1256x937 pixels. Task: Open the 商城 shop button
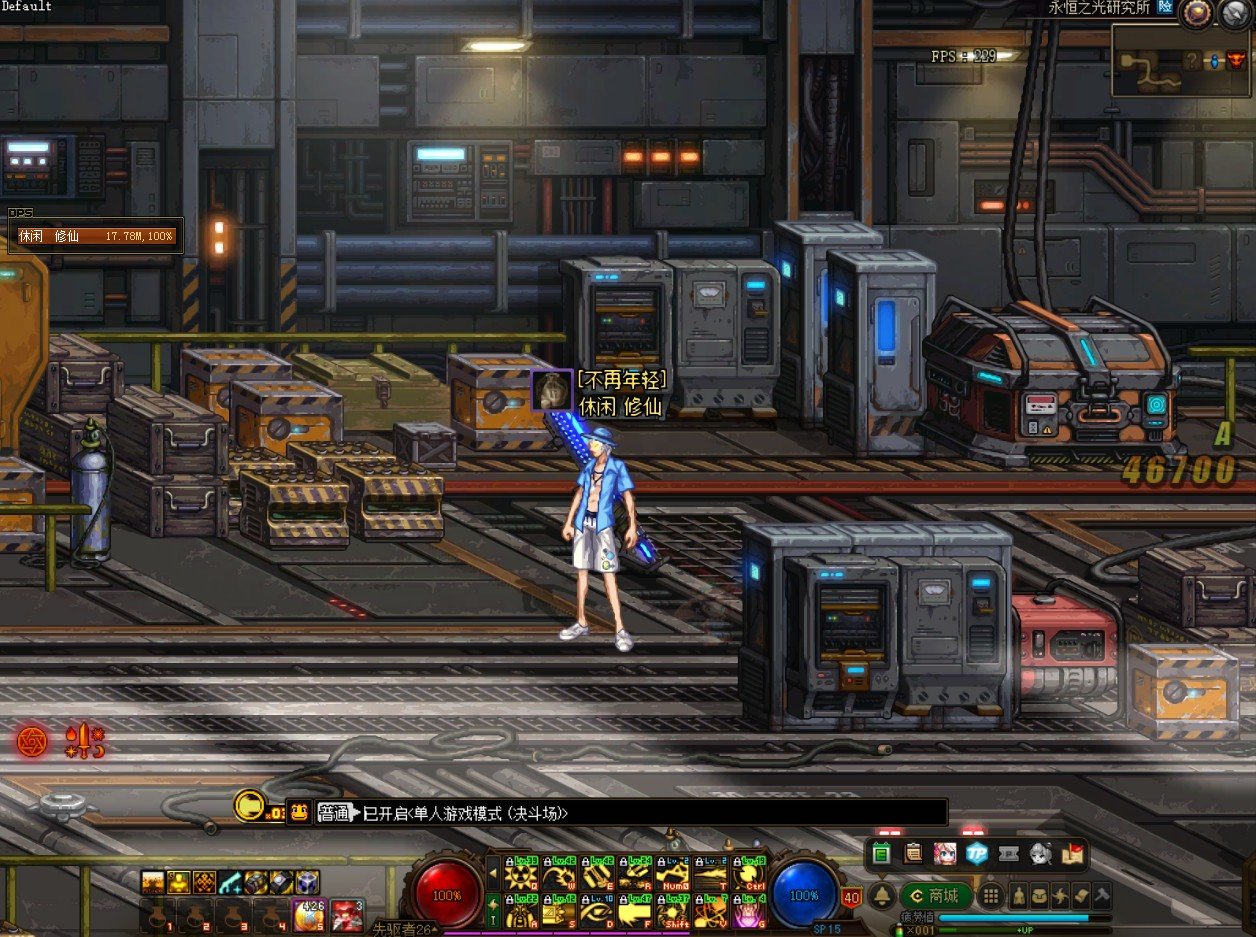pos(936,895)
